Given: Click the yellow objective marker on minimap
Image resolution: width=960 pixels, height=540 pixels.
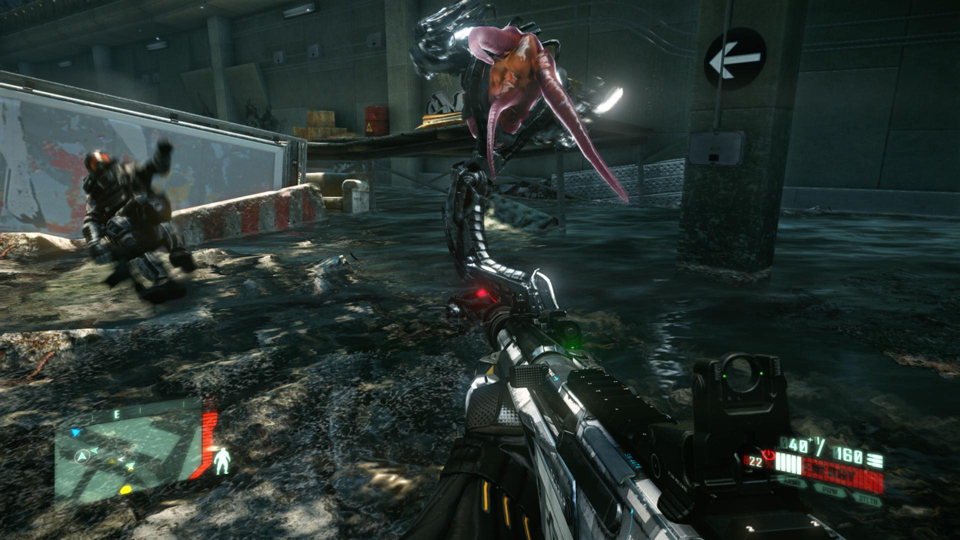Looking at the screenshot, I should (x=125, y=489).
